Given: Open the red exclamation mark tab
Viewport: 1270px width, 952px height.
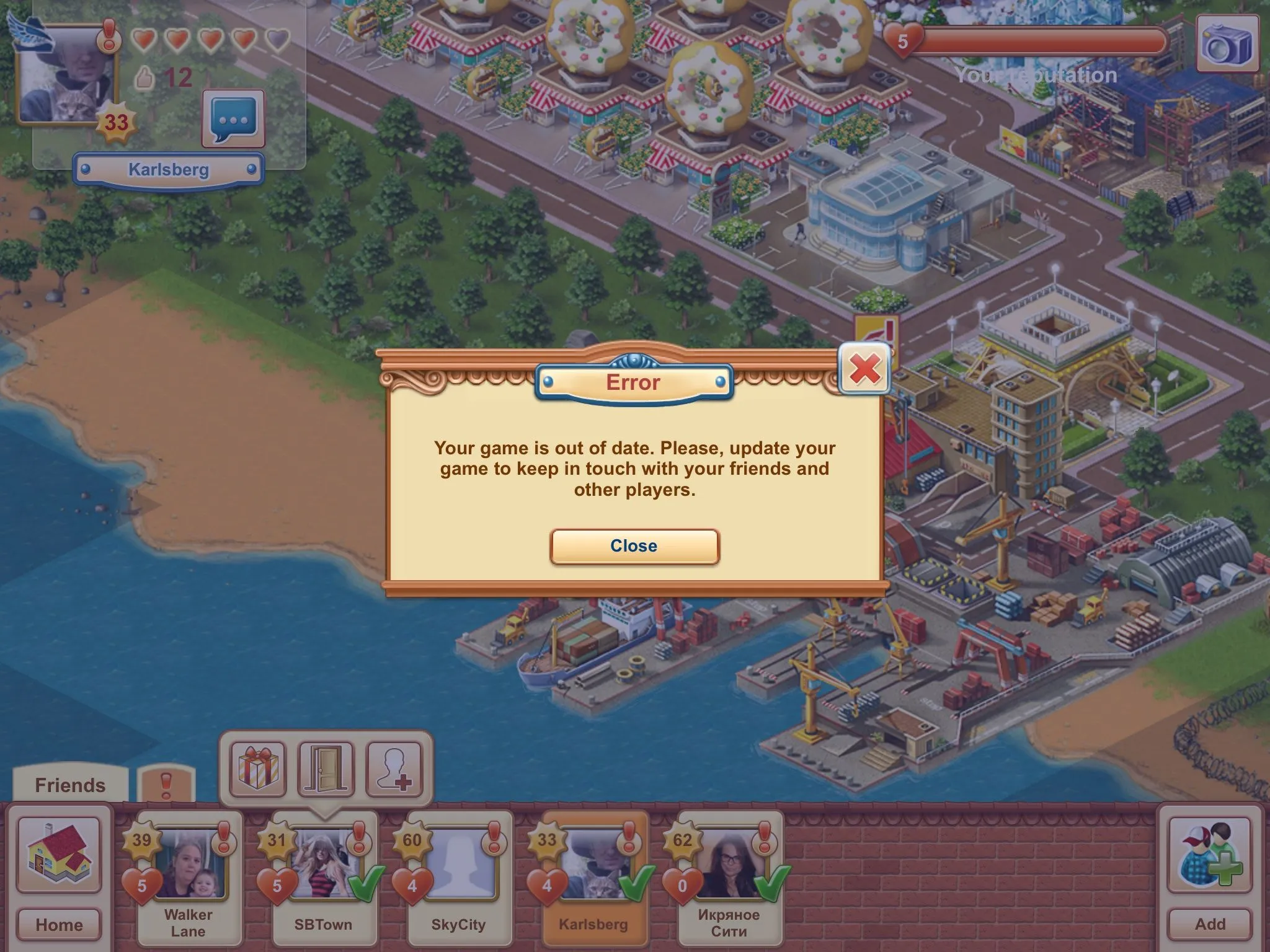Looking at the screenshot, I should (x=166, y=785).
